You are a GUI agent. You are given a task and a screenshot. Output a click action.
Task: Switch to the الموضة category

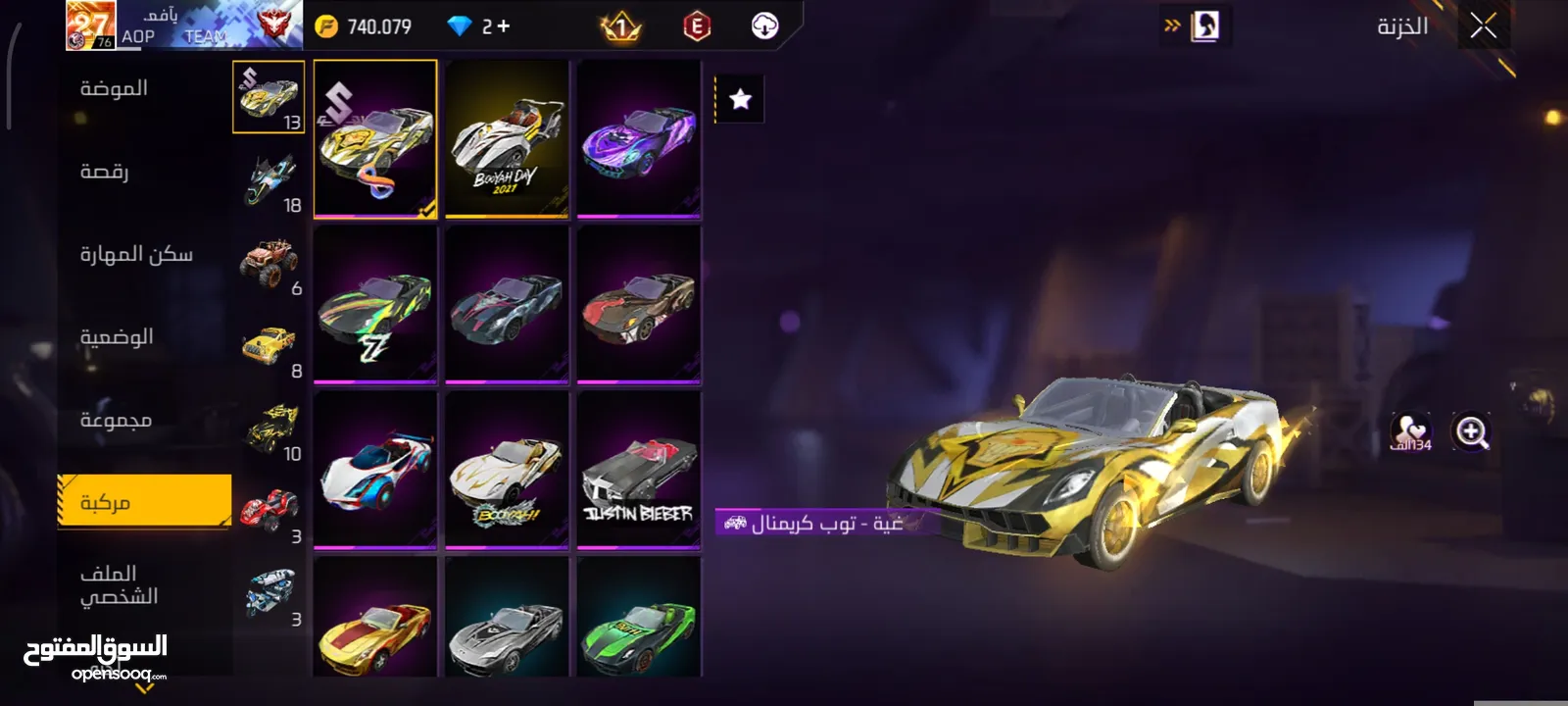coord(114,88)
